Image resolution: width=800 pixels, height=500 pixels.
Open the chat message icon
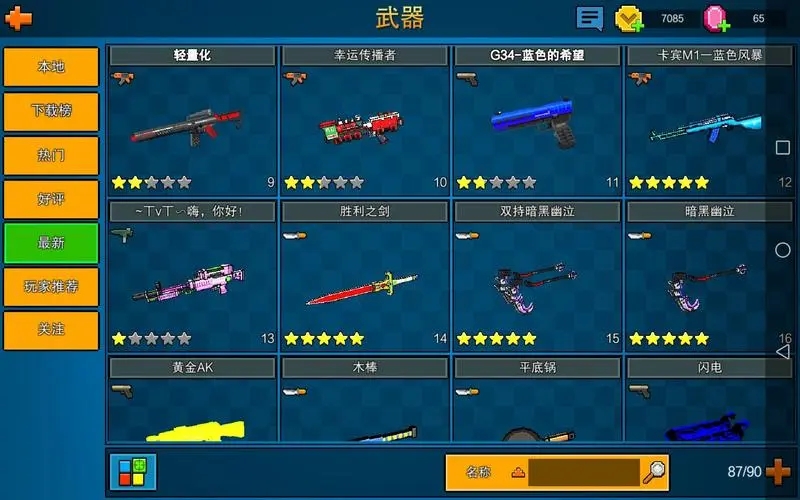tap(590, 18)
